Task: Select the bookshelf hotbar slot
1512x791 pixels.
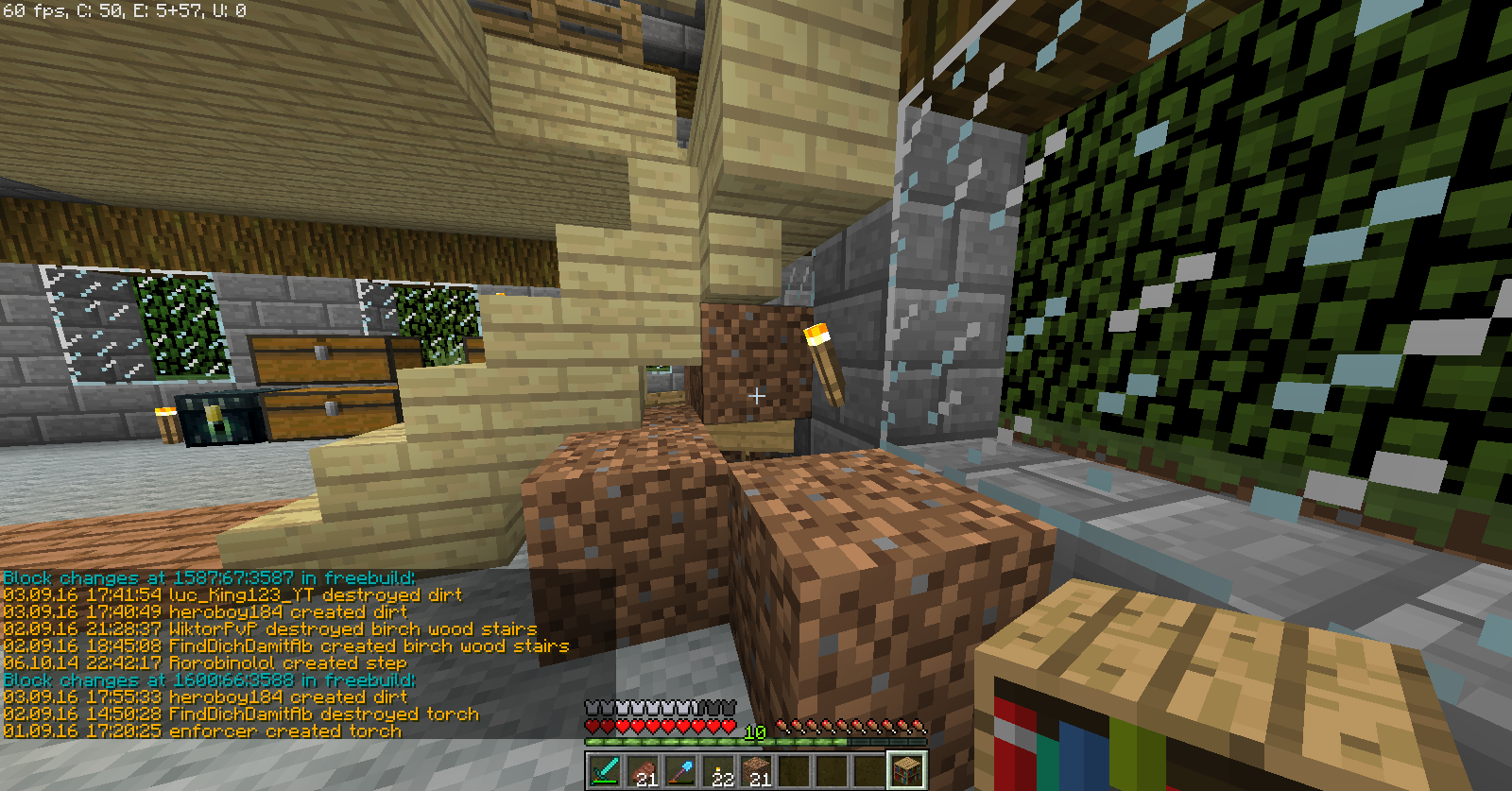Action: [907, 770]
